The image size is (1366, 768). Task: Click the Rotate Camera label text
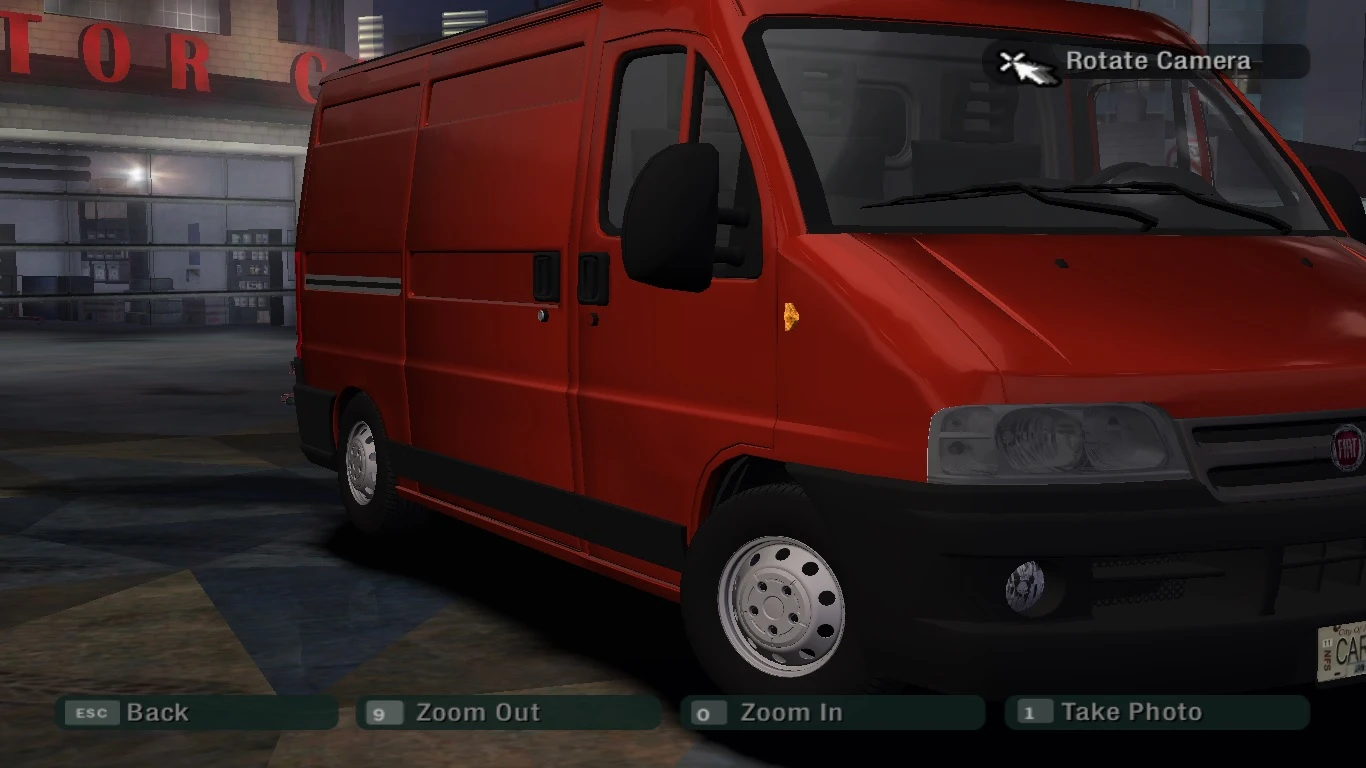click(1157, 61)
